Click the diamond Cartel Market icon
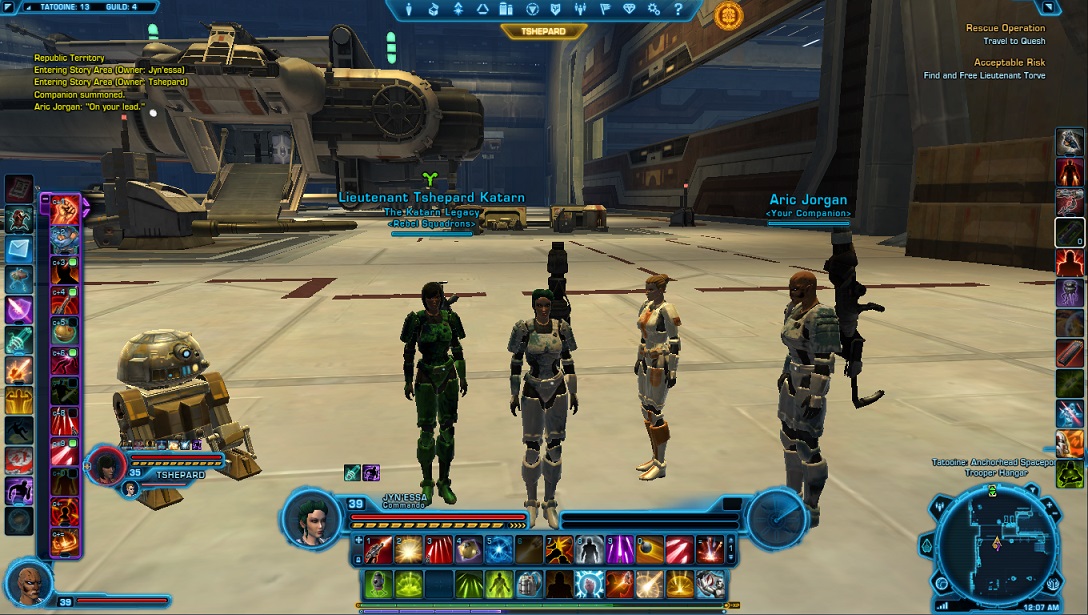1088x615 pixels. tap(628, 10)
